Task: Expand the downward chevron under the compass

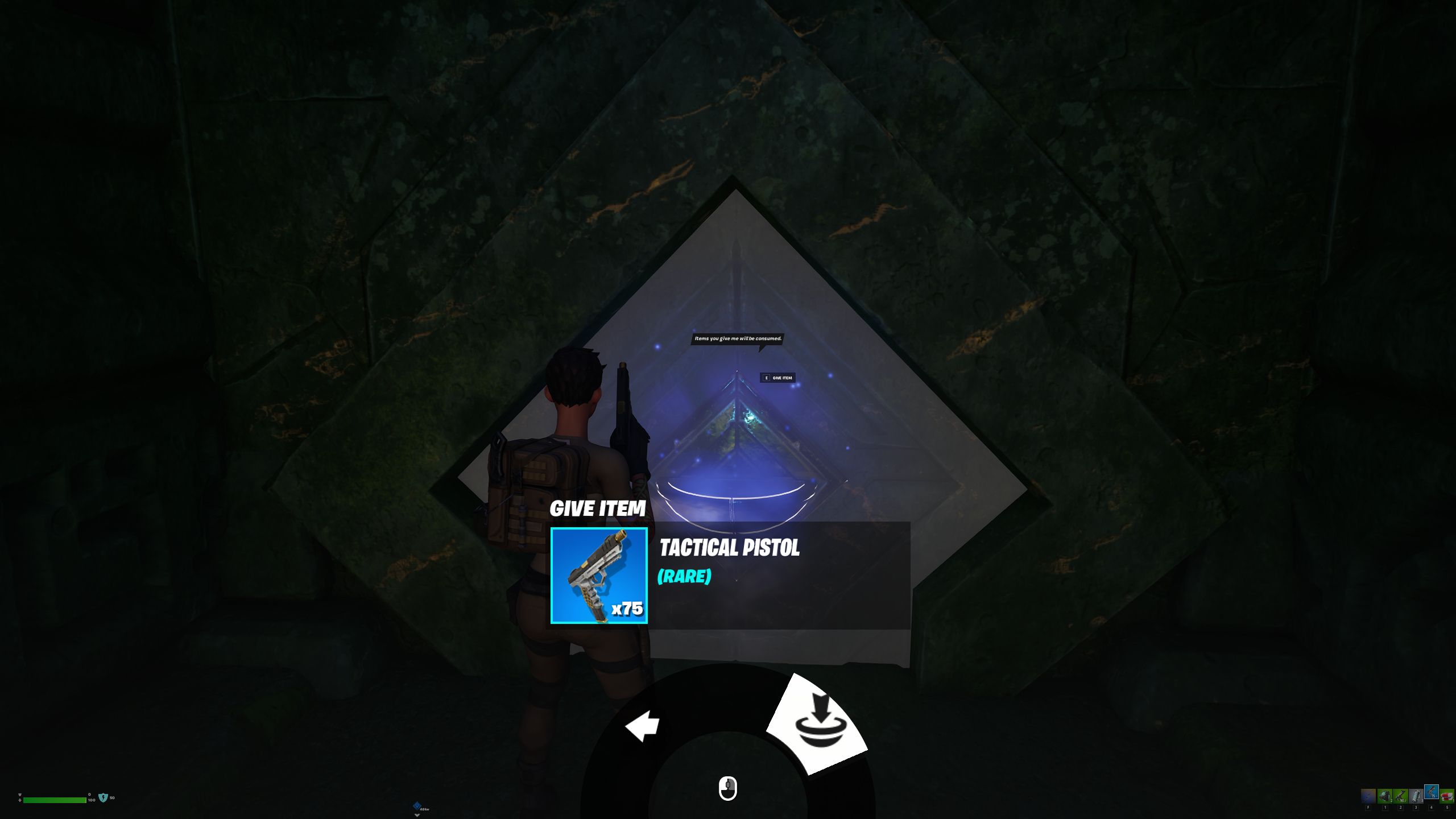Action: click(x=417, y=816)
